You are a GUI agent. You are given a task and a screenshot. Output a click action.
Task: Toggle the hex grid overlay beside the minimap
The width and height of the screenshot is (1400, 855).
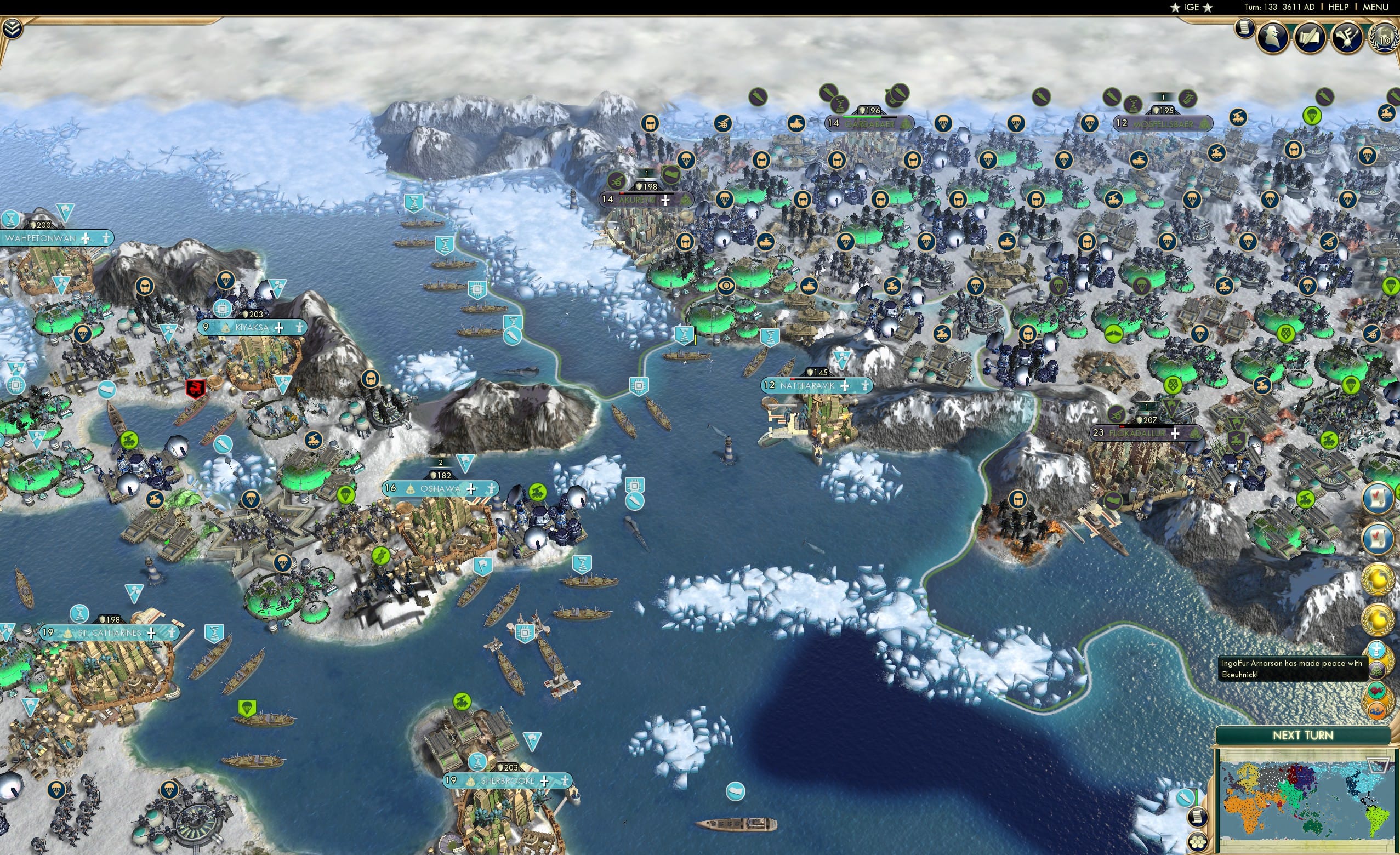click(1199, 842)
